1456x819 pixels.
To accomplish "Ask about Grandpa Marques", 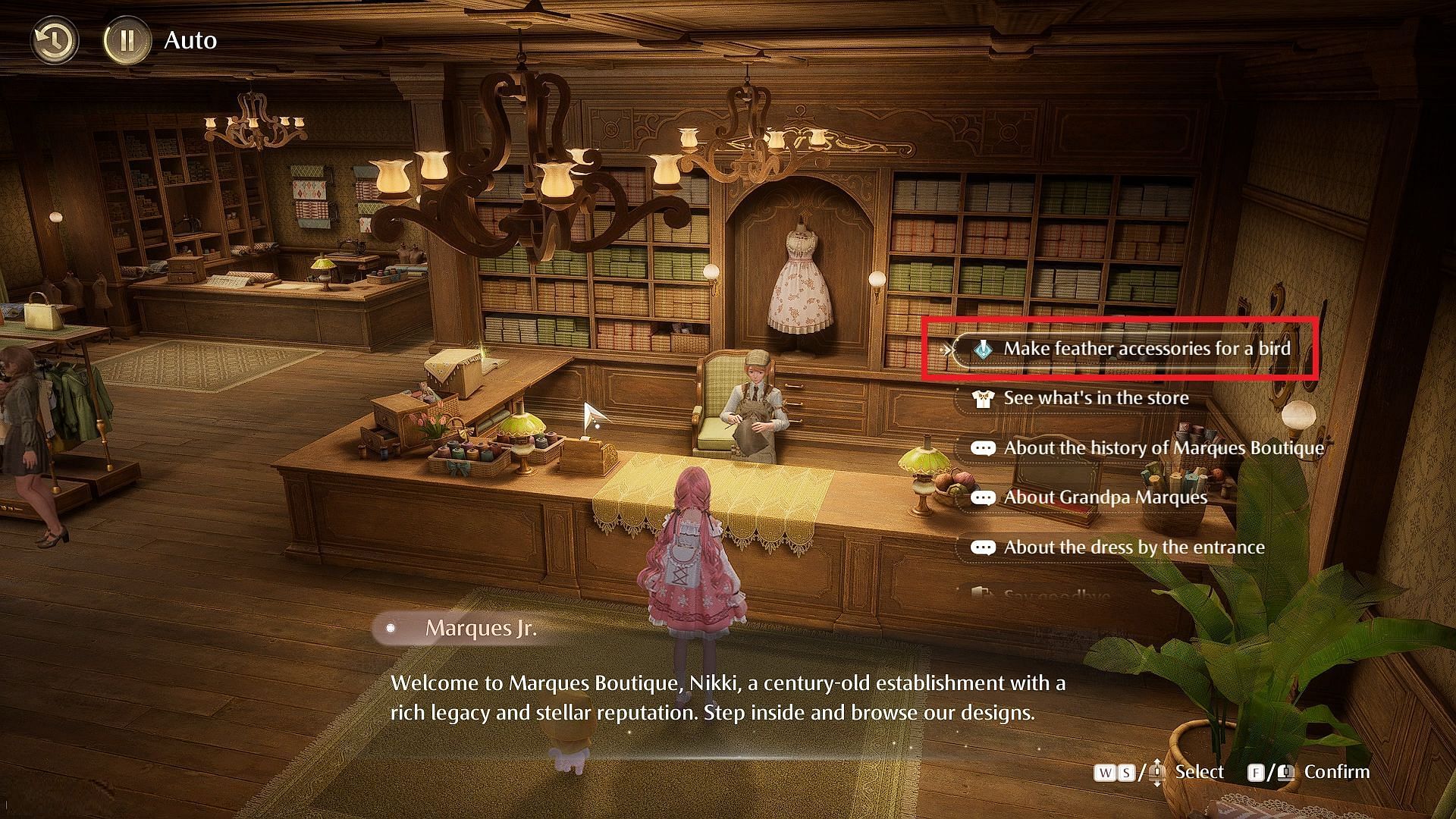I will coord(1104,497).
